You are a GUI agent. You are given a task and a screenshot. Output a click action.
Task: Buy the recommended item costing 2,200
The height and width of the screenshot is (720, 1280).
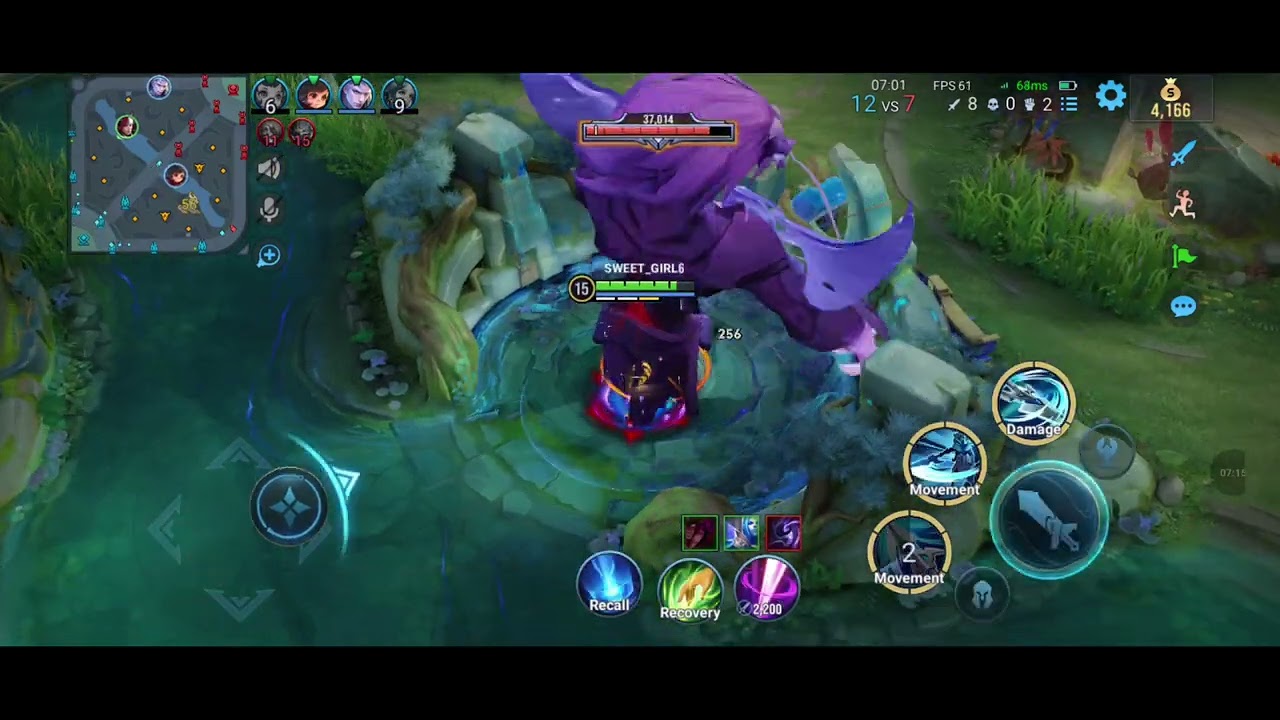767,588
